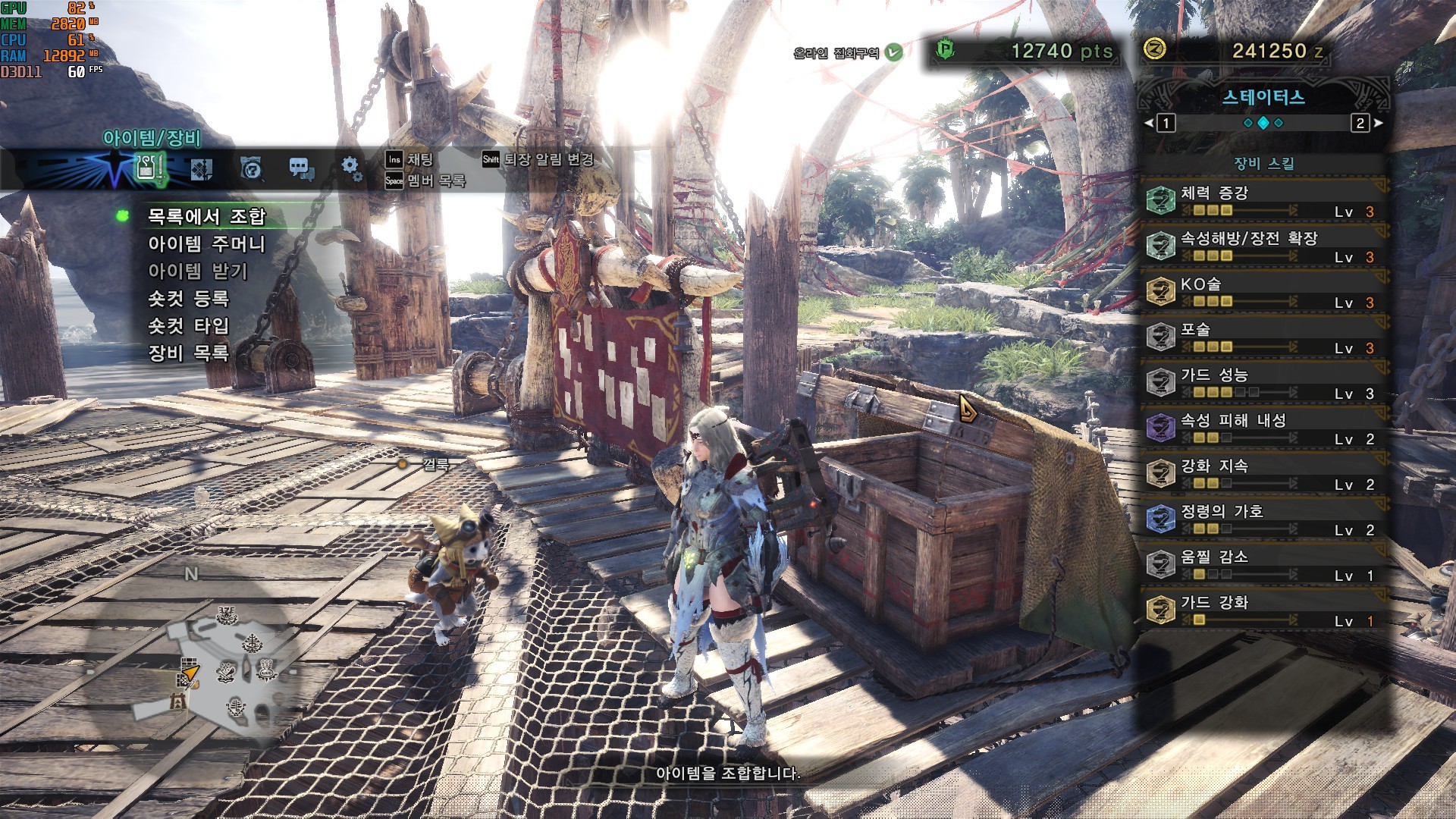Select '목록에서 조합' crafting list entry
1456x819 pixels.
[206, 217]
